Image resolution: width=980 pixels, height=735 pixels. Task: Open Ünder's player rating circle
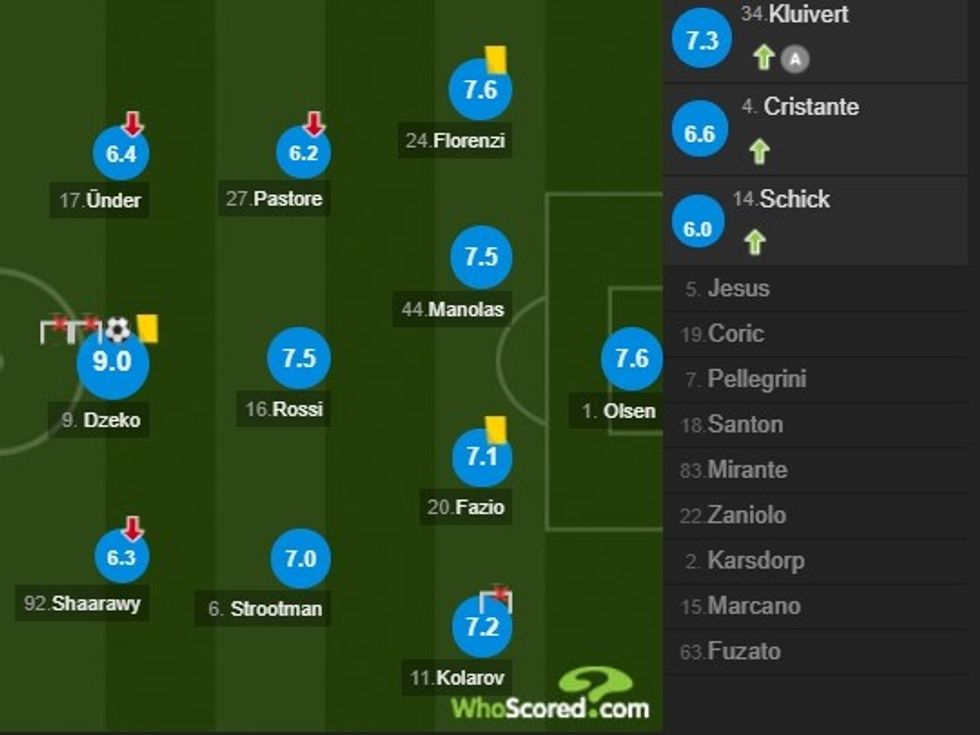tap(121, 155)
